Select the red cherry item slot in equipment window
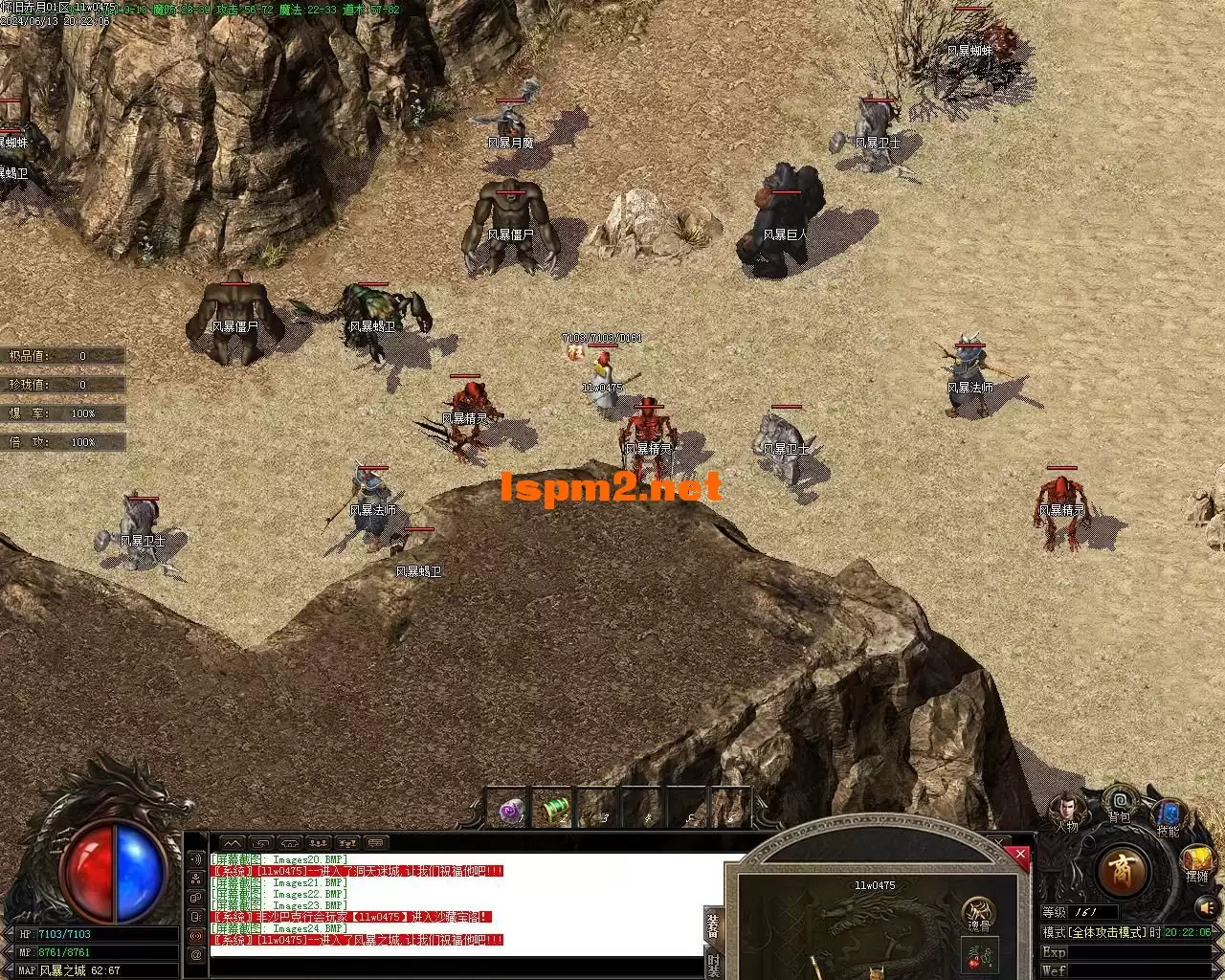Image resolution: width=1225 pixels, height=980 pixels. point(979,954)
